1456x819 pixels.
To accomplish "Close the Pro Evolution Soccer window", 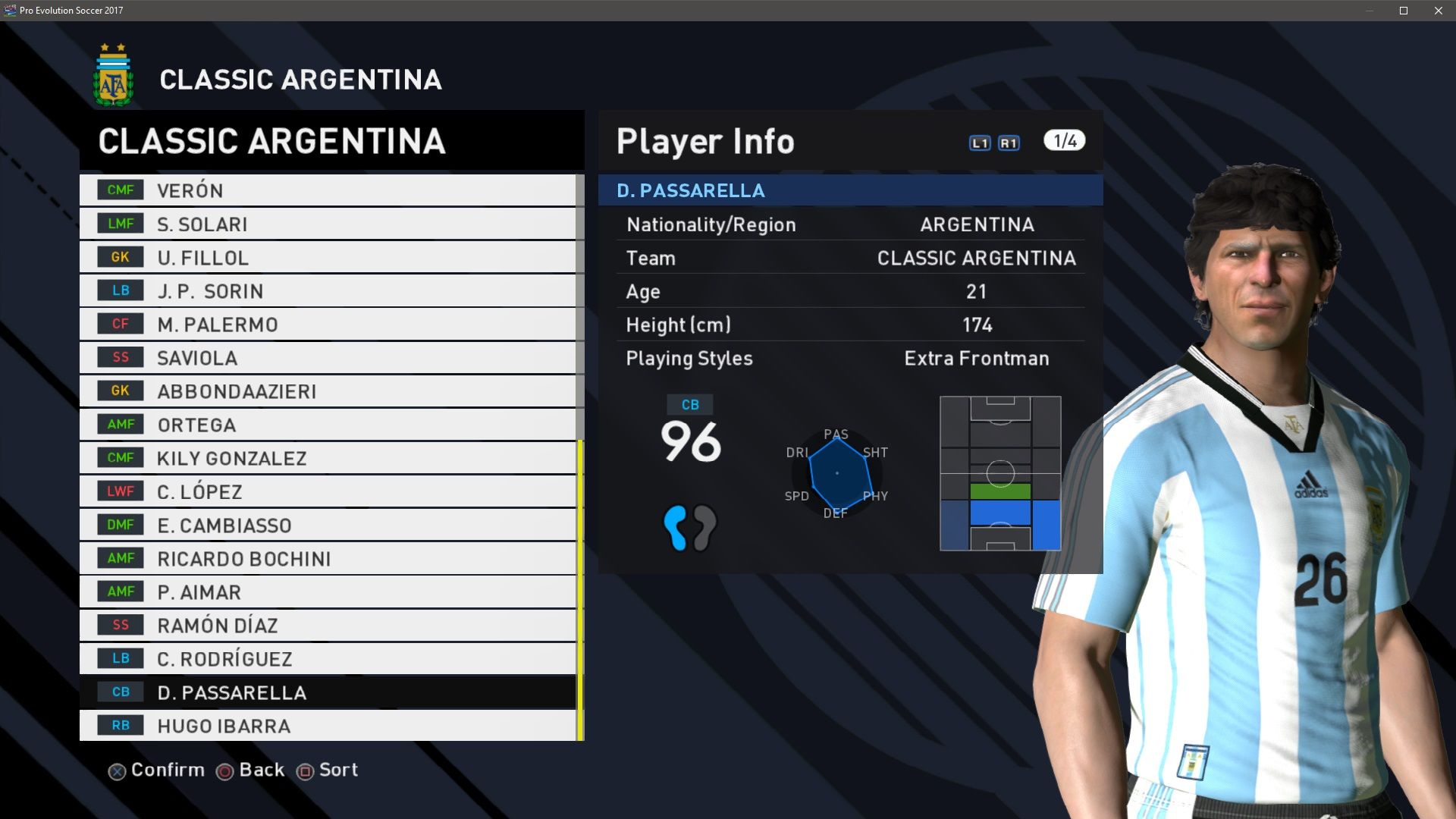I will pyautogui.click(x=1438, y=11).
